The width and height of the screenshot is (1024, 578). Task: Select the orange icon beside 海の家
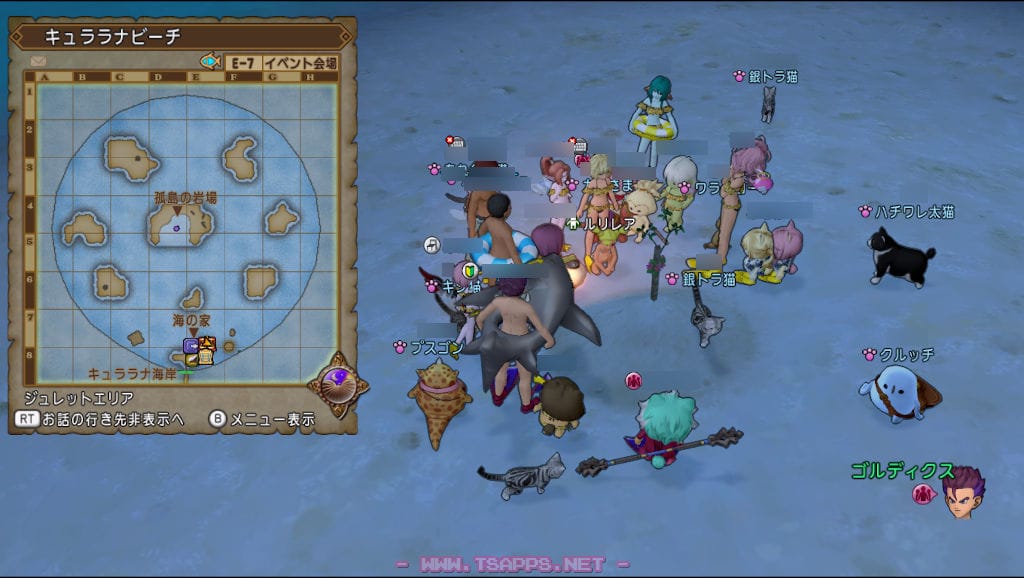click(208, 345)
